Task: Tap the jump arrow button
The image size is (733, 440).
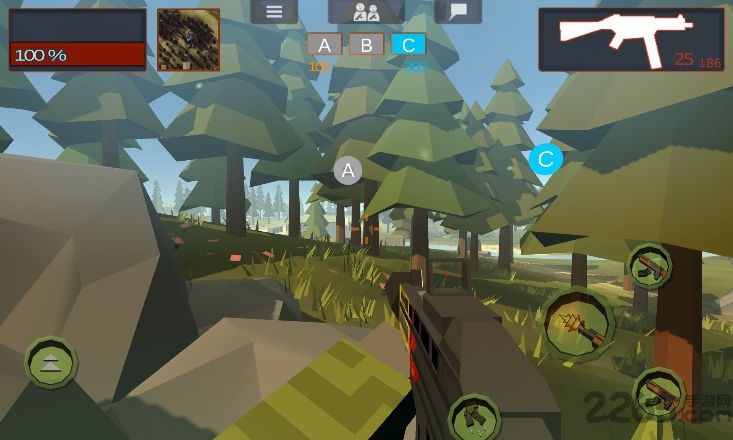Action: click(x=51, y=364)
